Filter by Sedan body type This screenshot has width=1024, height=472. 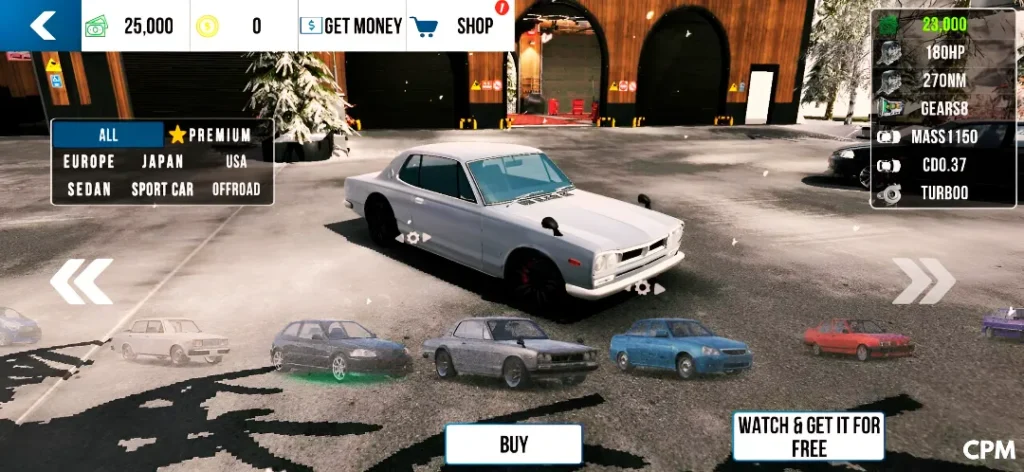[89, 189]
